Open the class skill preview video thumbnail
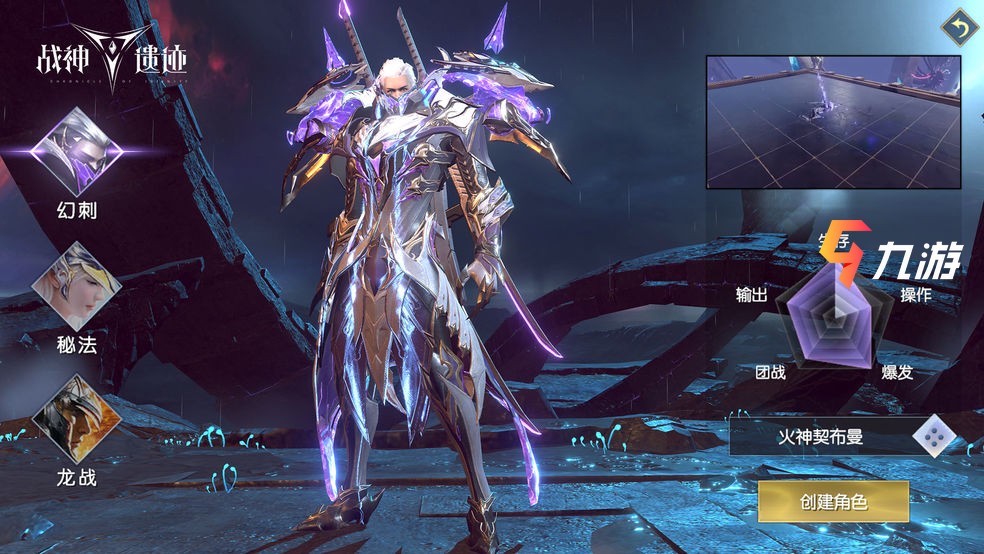The width and height of the screenshot is (984, 554). (x=833, y=121)
